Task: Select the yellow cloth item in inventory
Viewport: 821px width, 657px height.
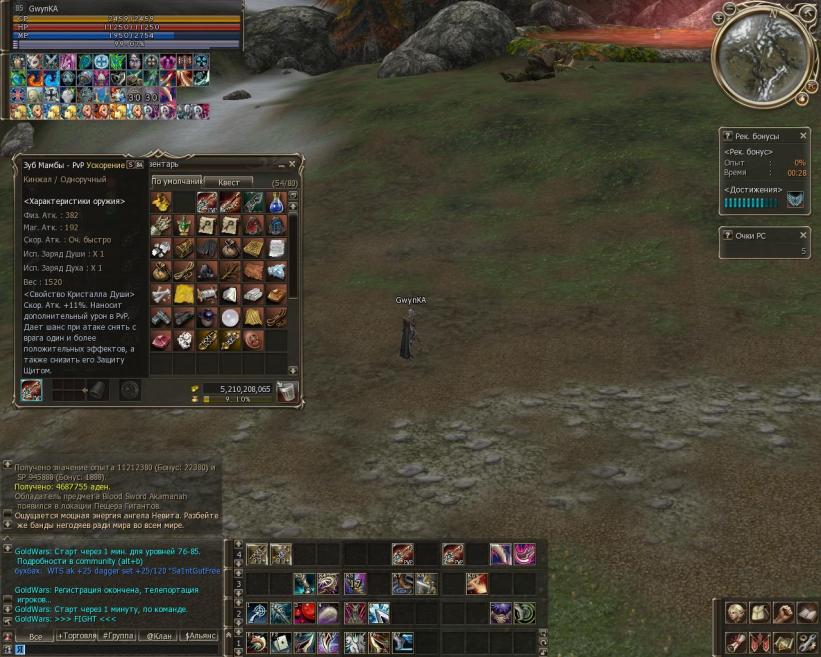Action: coord(184,294)
